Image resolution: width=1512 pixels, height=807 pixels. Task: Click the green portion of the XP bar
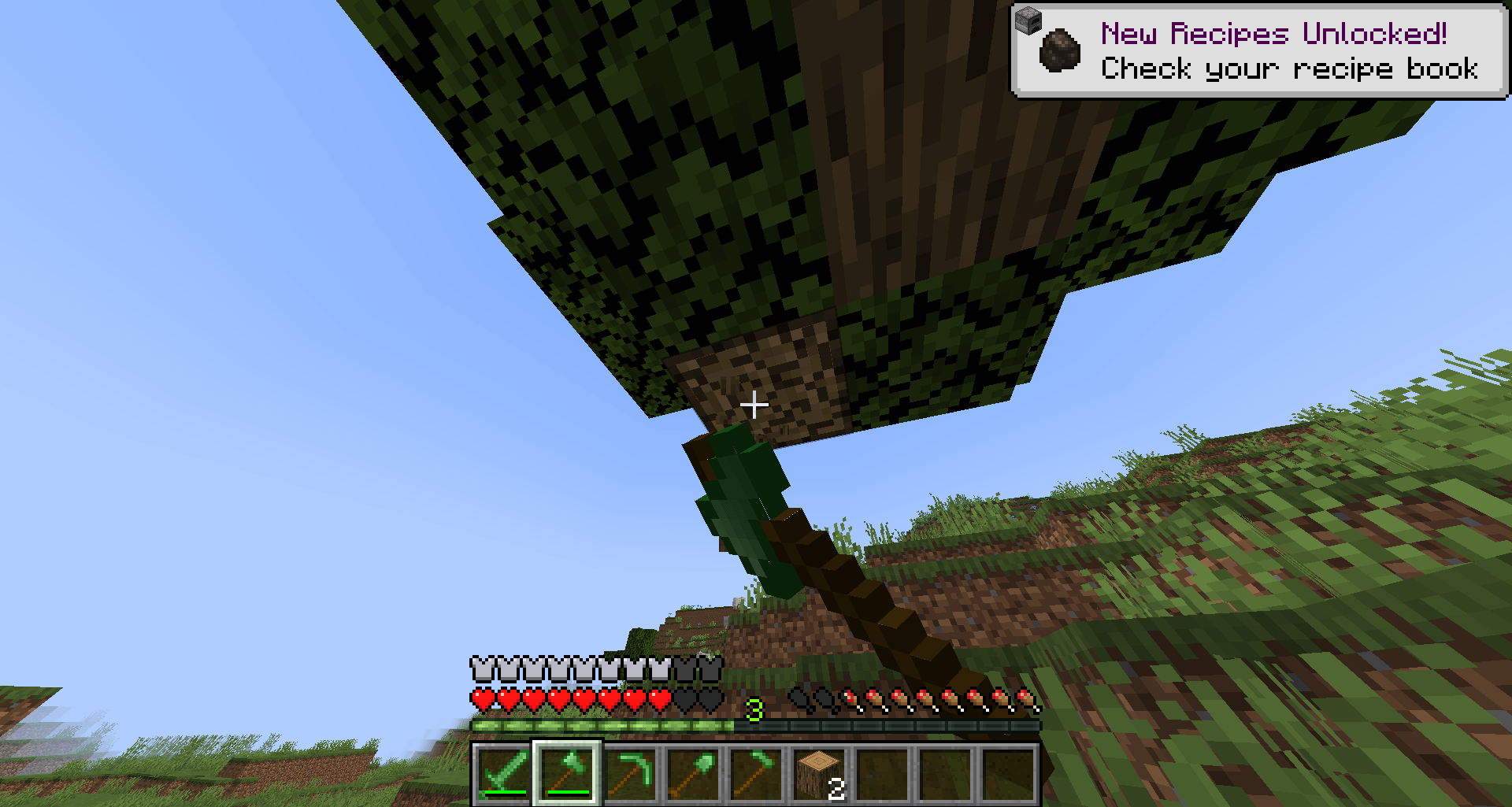pos(591,726)
